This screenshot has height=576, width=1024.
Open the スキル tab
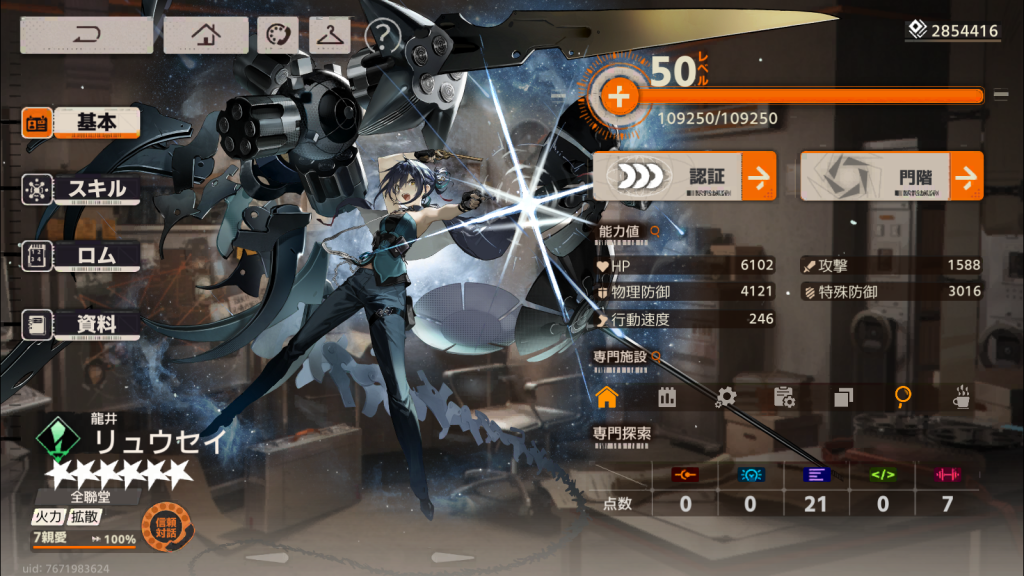tap(96, 188)
